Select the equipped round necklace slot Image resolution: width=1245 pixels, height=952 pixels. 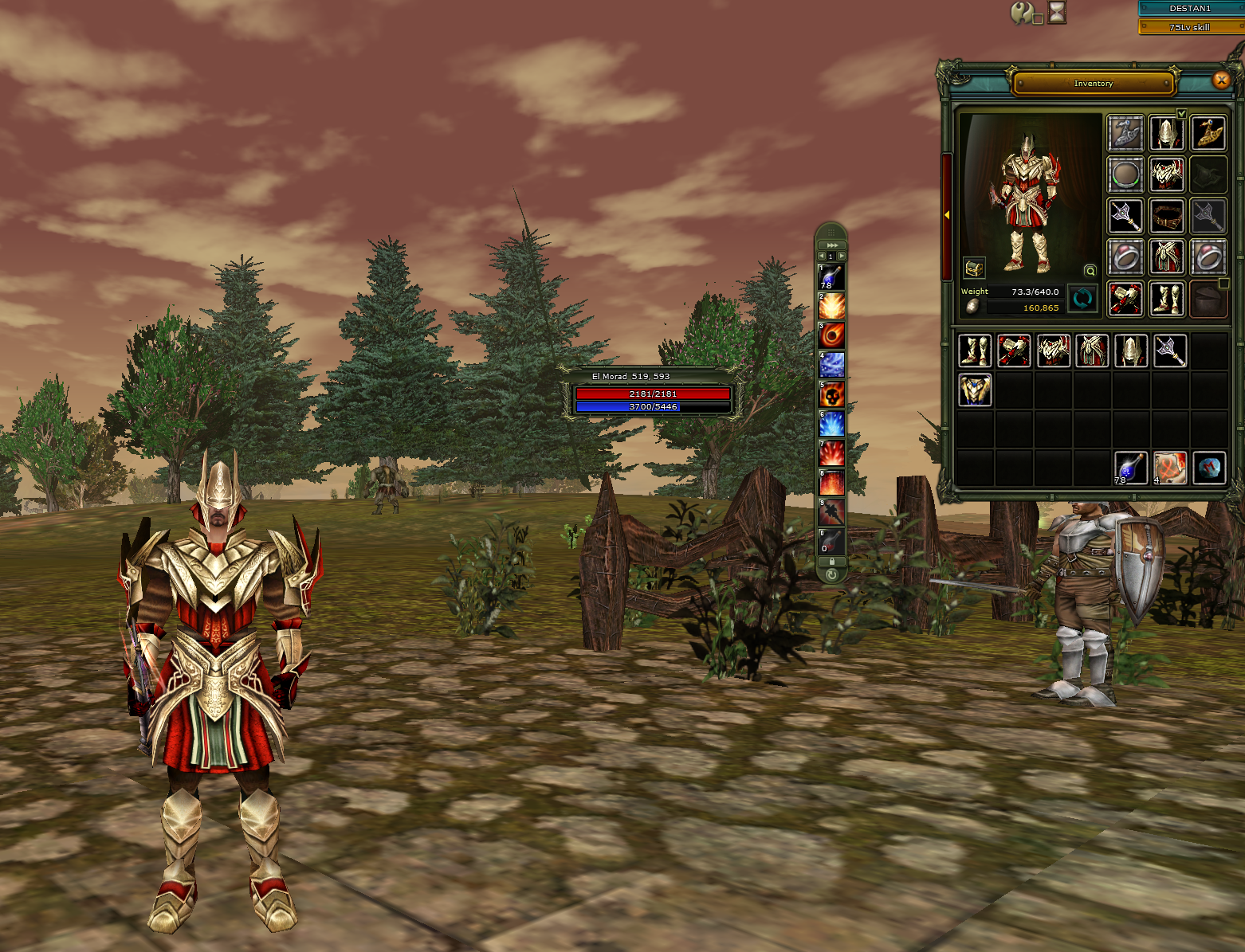coord(1125,174)
